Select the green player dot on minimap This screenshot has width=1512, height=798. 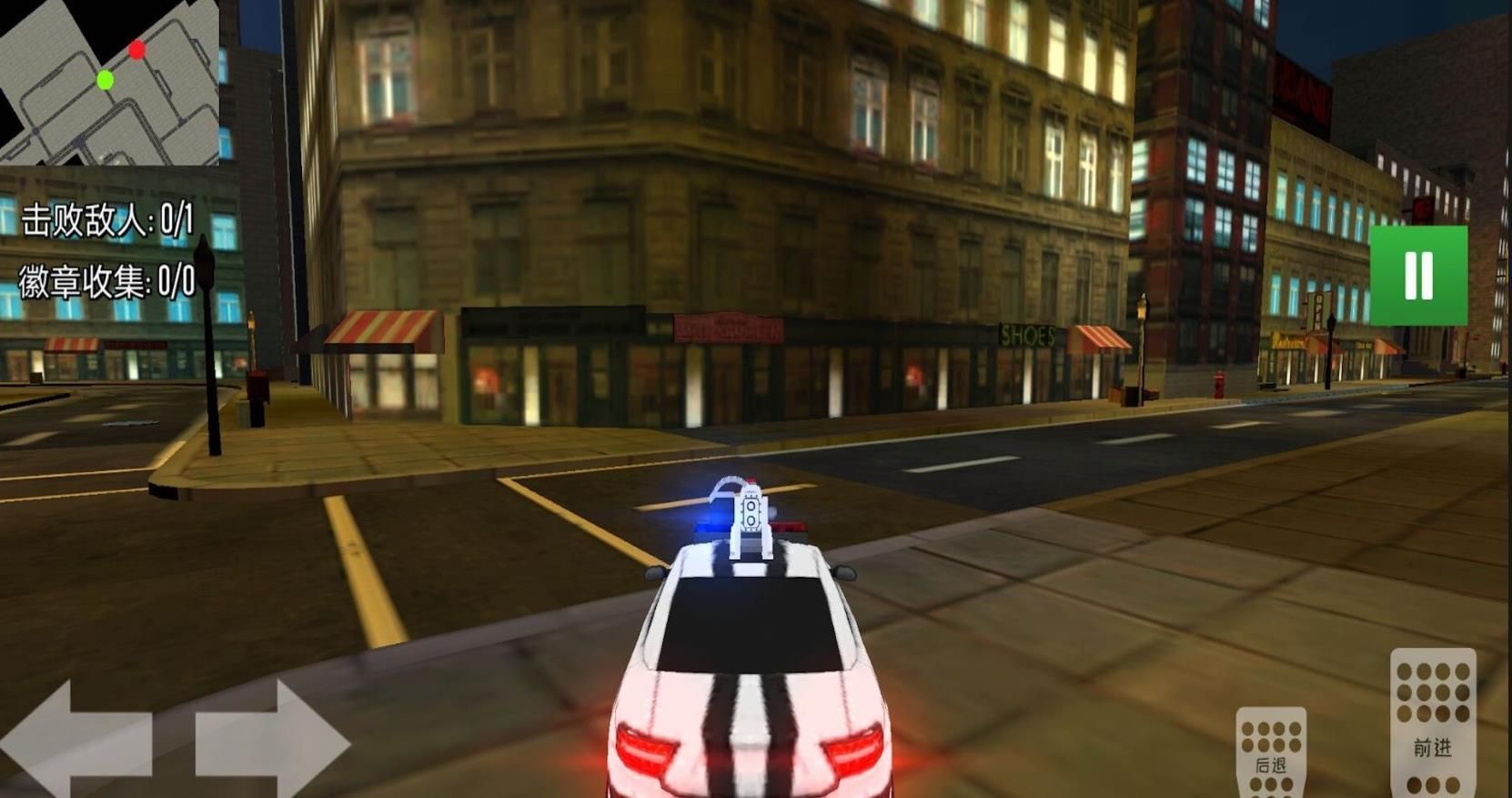(103, 80)
